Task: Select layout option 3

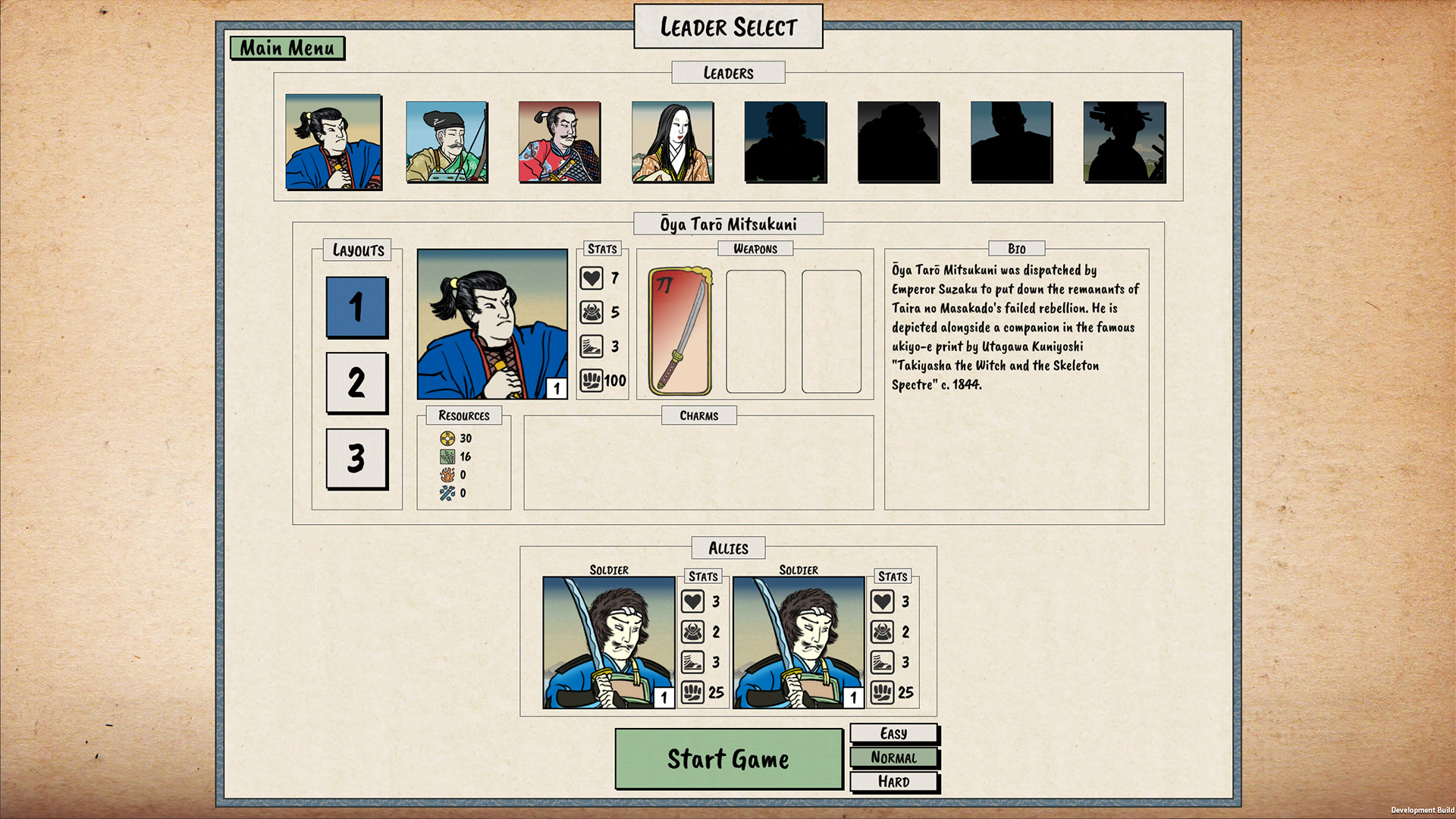Action: (356, 459)
